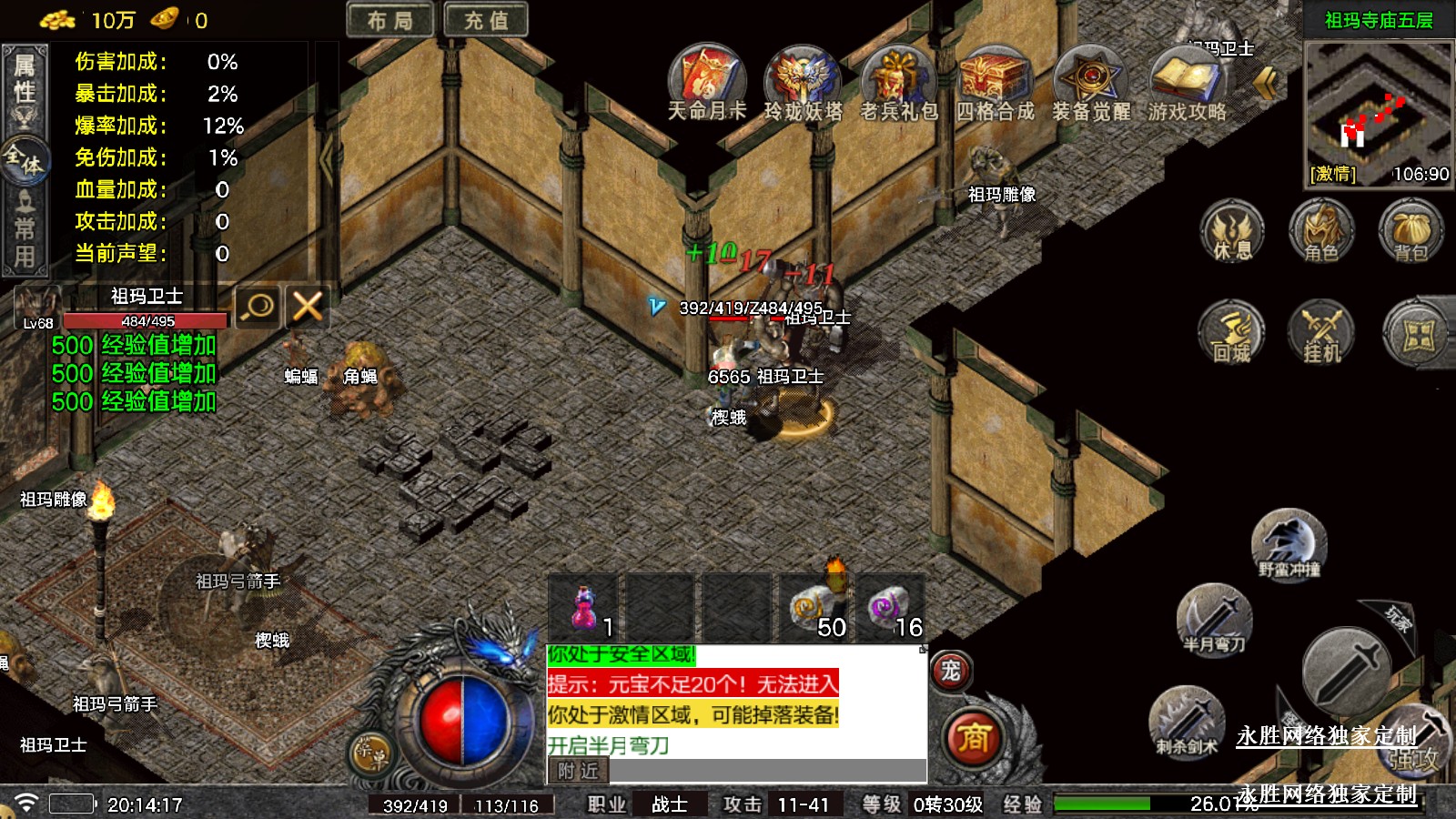Open the 天命月卡 monthly card icon
This screenshot has height=819, width=1456.
coord(707,77)
